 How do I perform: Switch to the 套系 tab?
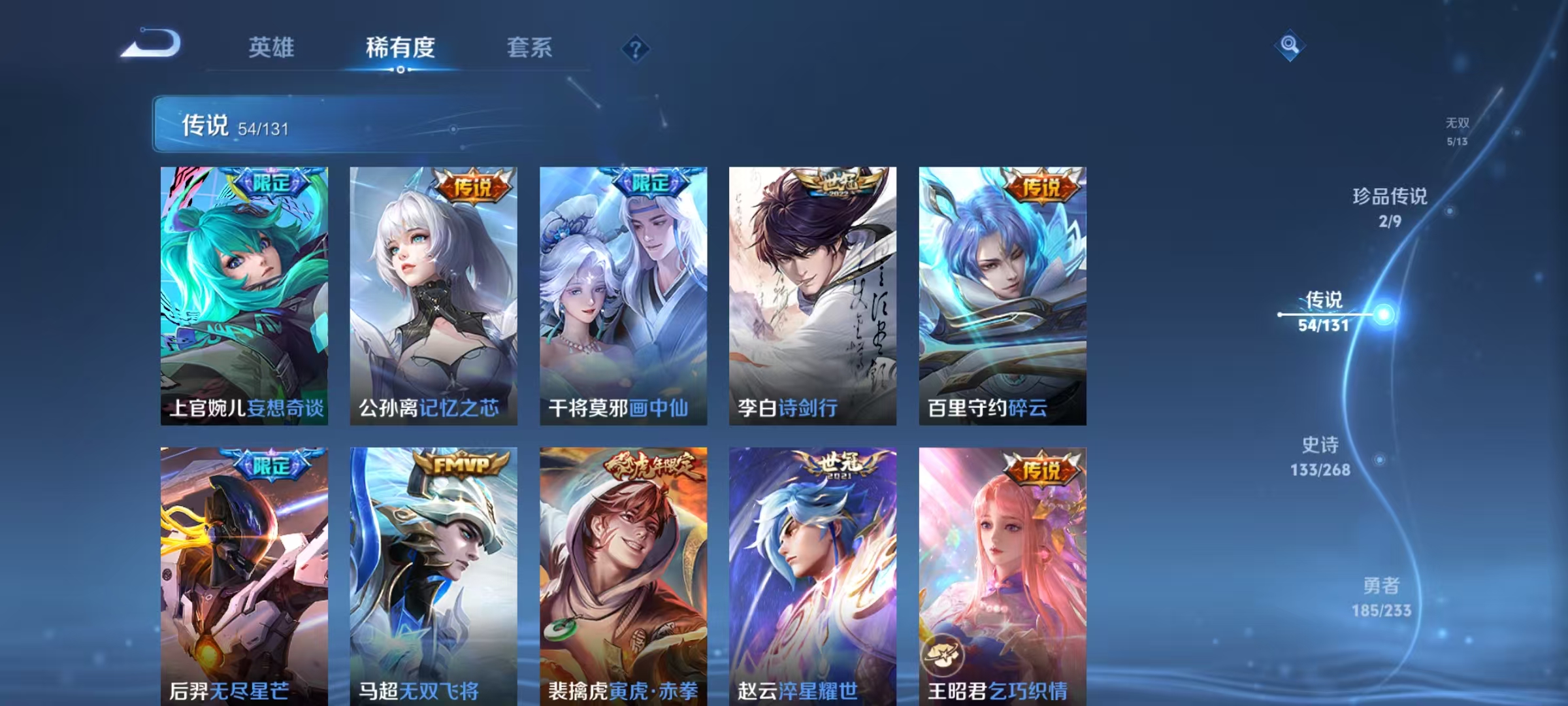531,48
